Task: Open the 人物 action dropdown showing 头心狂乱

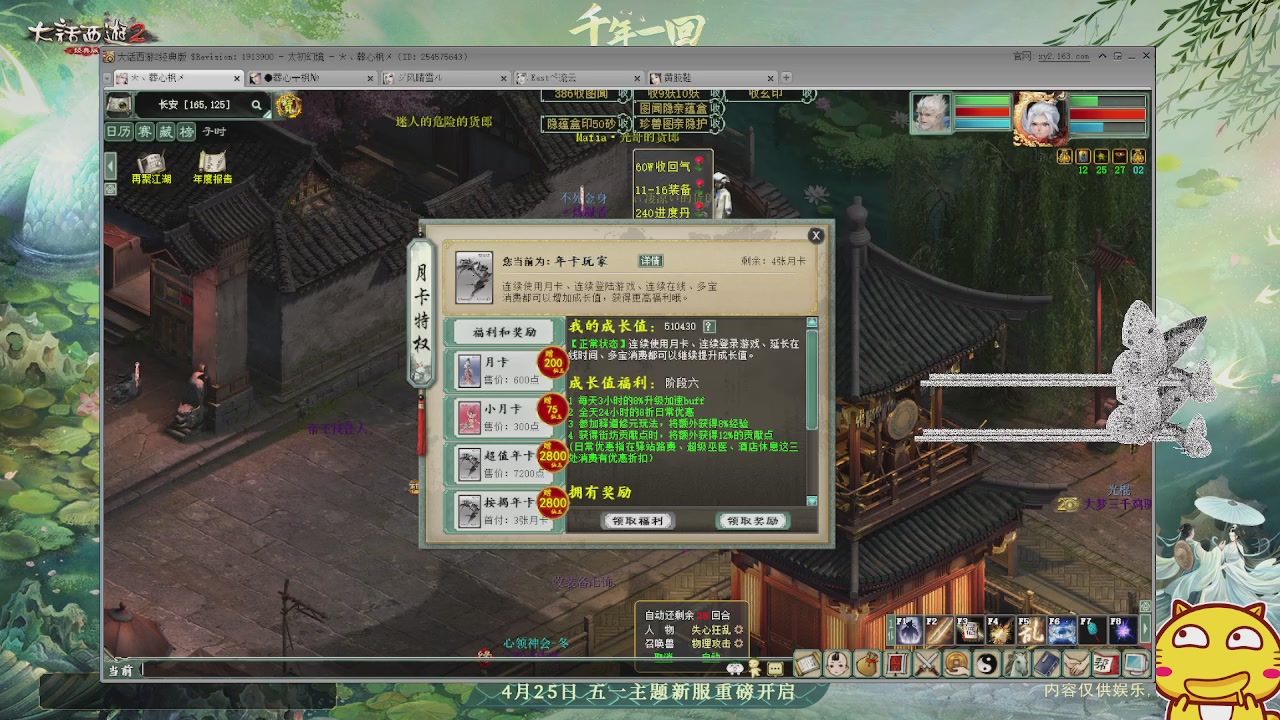Action: coord(710,631)
